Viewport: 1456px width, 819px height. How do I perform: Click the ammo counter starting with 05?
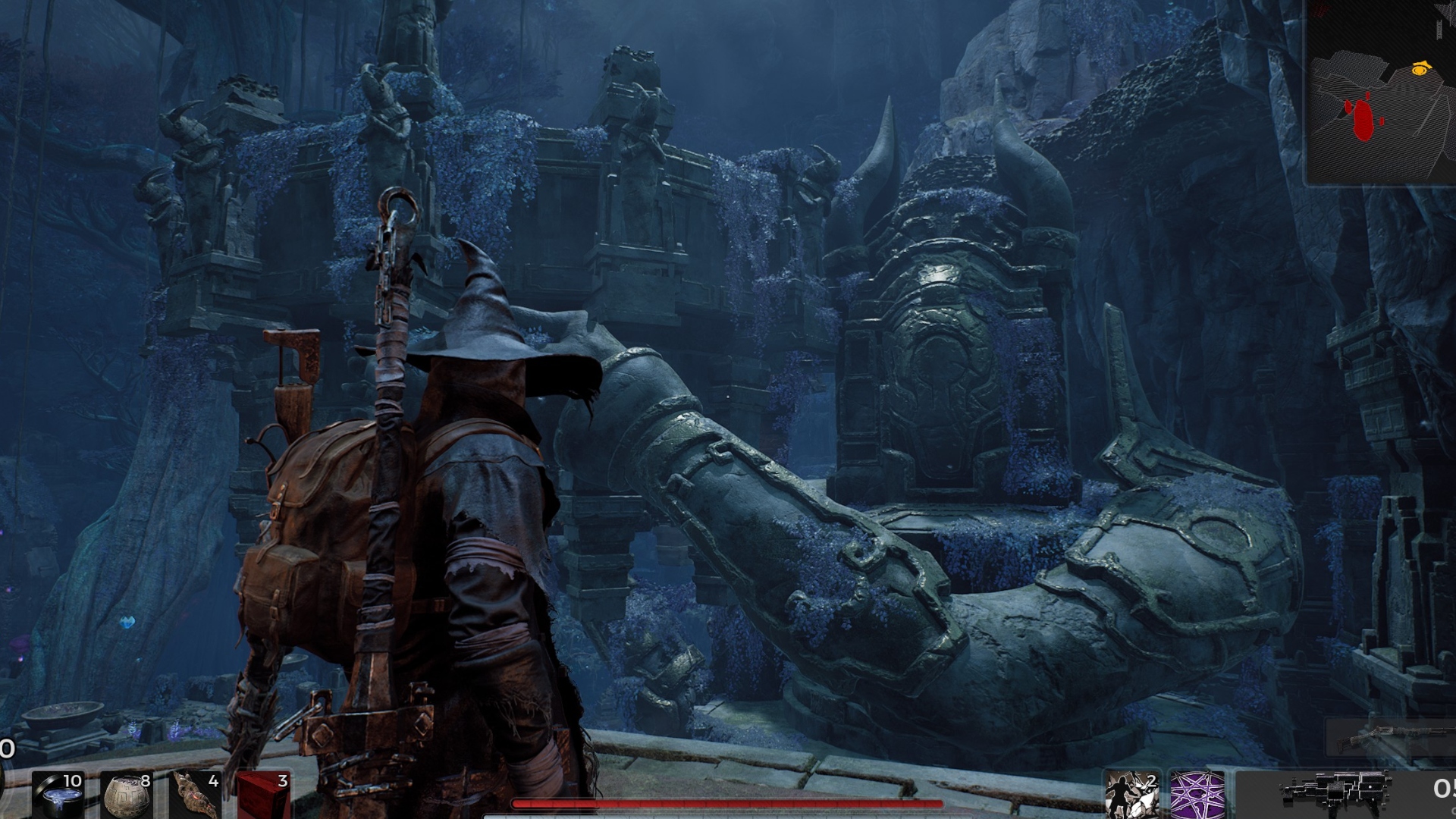1445,789
